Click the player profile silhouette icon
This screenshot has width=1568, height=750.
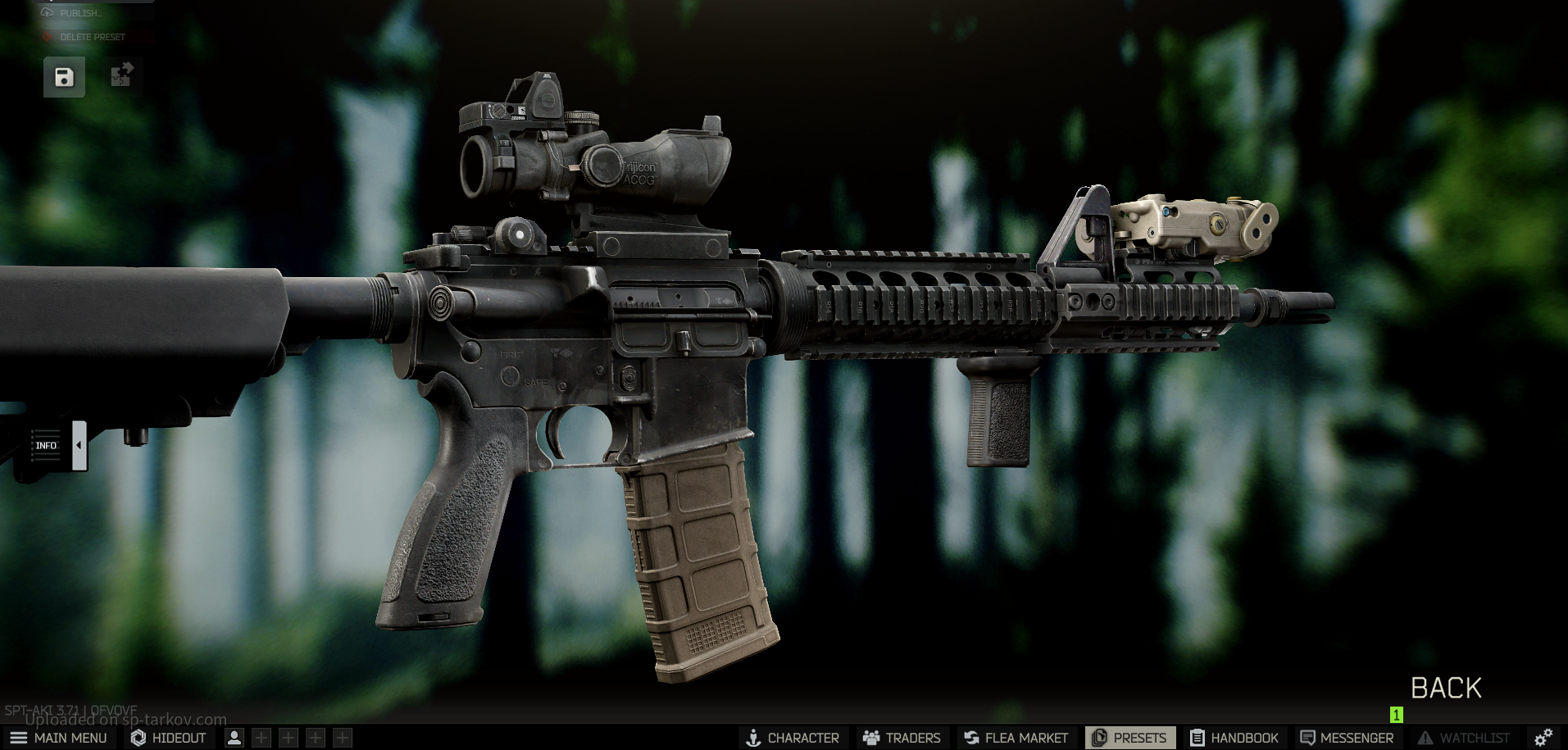pos(234,738)
